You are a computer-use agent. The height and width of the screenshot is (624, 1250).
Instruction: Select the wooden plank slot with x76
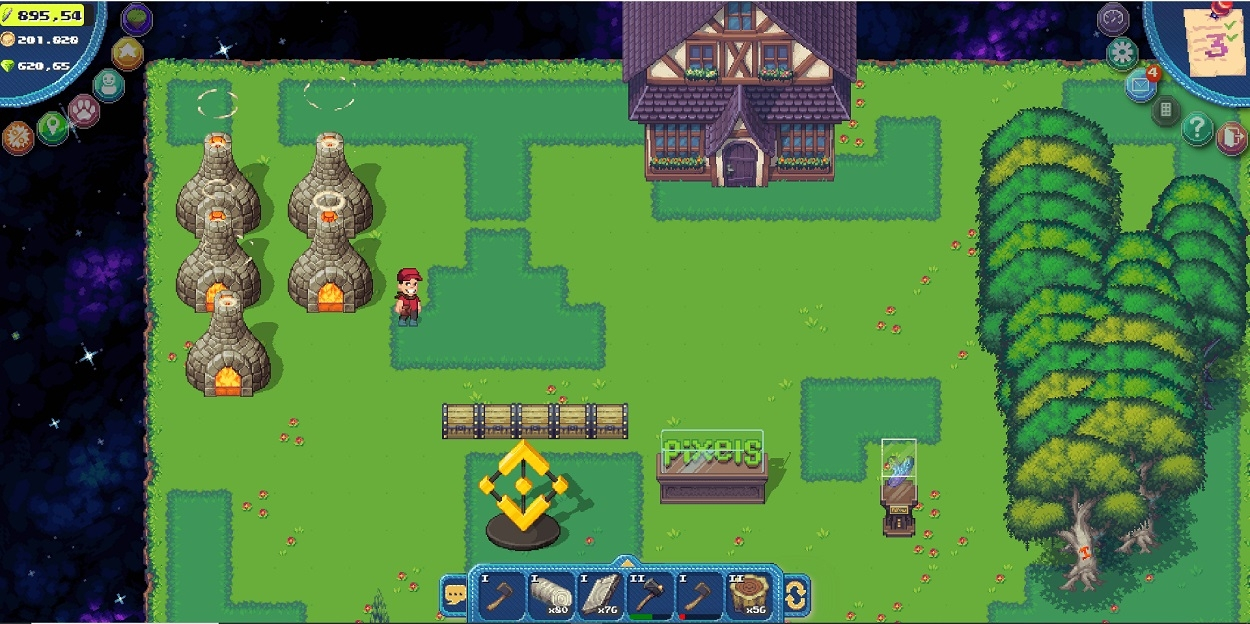(x=598, y=595)
